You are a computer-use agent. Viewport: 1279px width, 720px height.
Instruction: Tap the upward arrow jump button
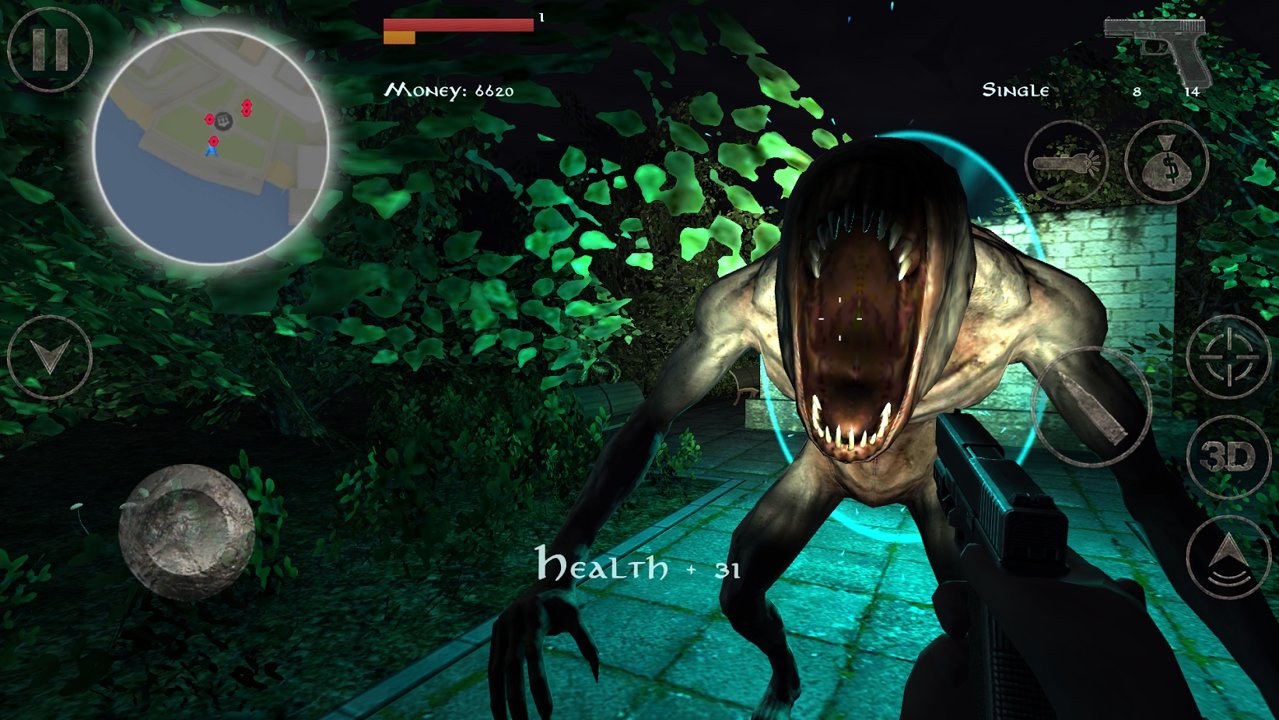point(1228,557)
